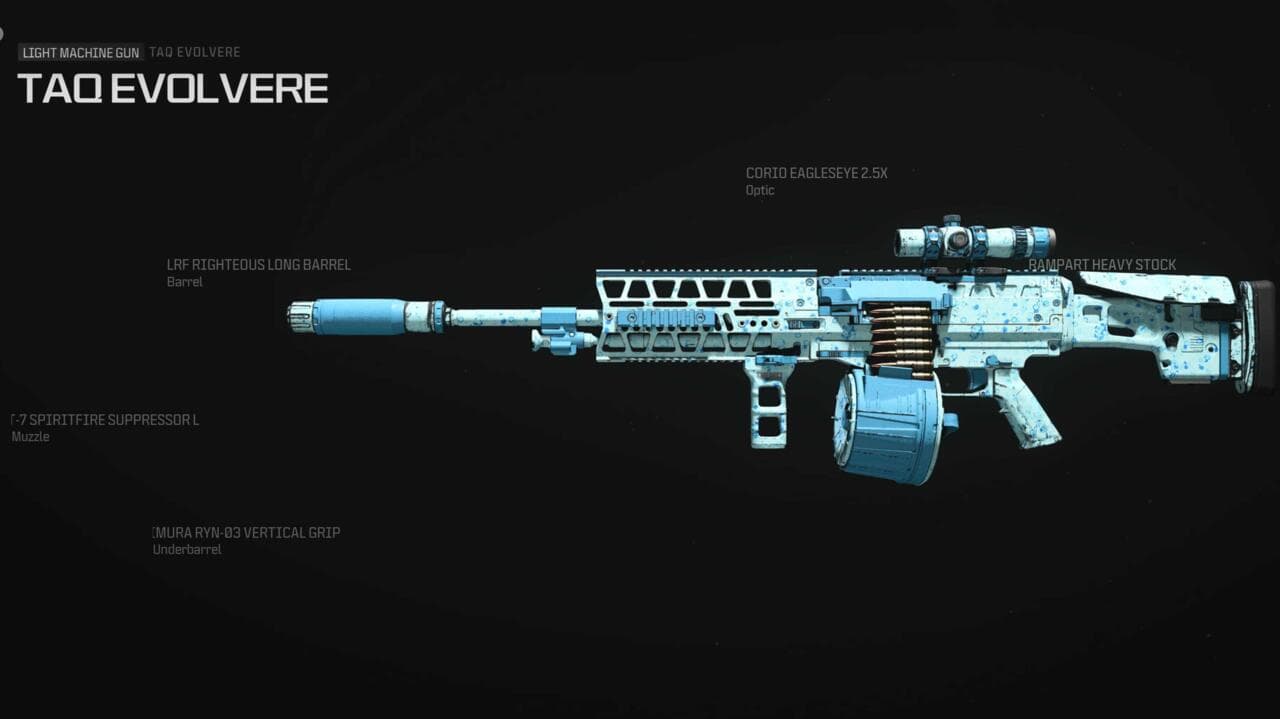Click the RYN-03 Vertical Grip underbarrel
Screen dimensions: 1280x719
(x=246, y=533)
